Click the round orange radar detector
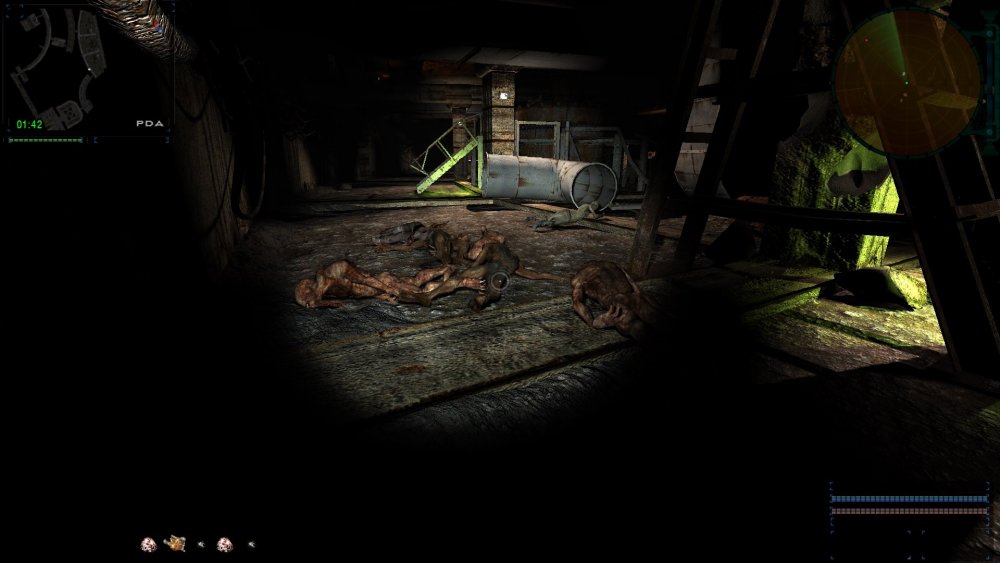1000x563 pixels. pos(907,82)
